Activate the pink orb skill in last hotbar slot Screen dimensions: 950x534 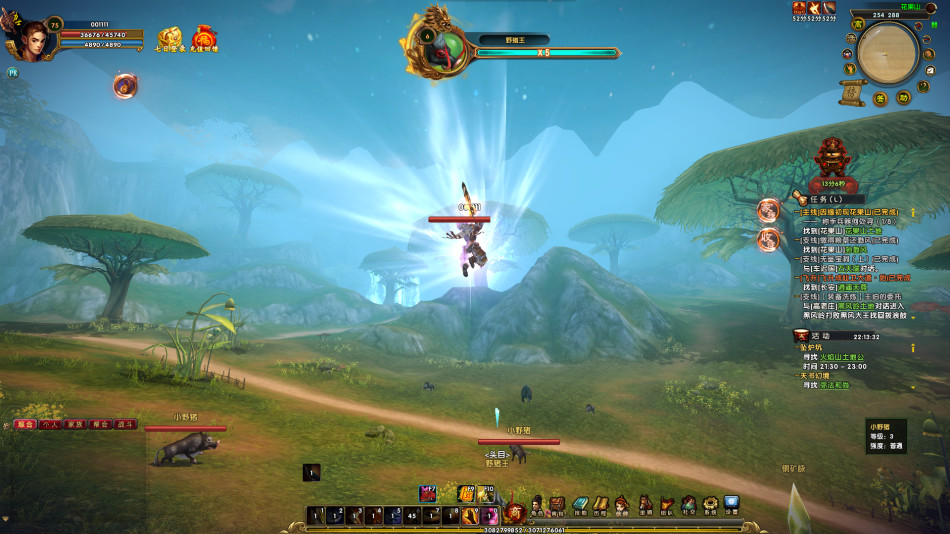(490, 516)
